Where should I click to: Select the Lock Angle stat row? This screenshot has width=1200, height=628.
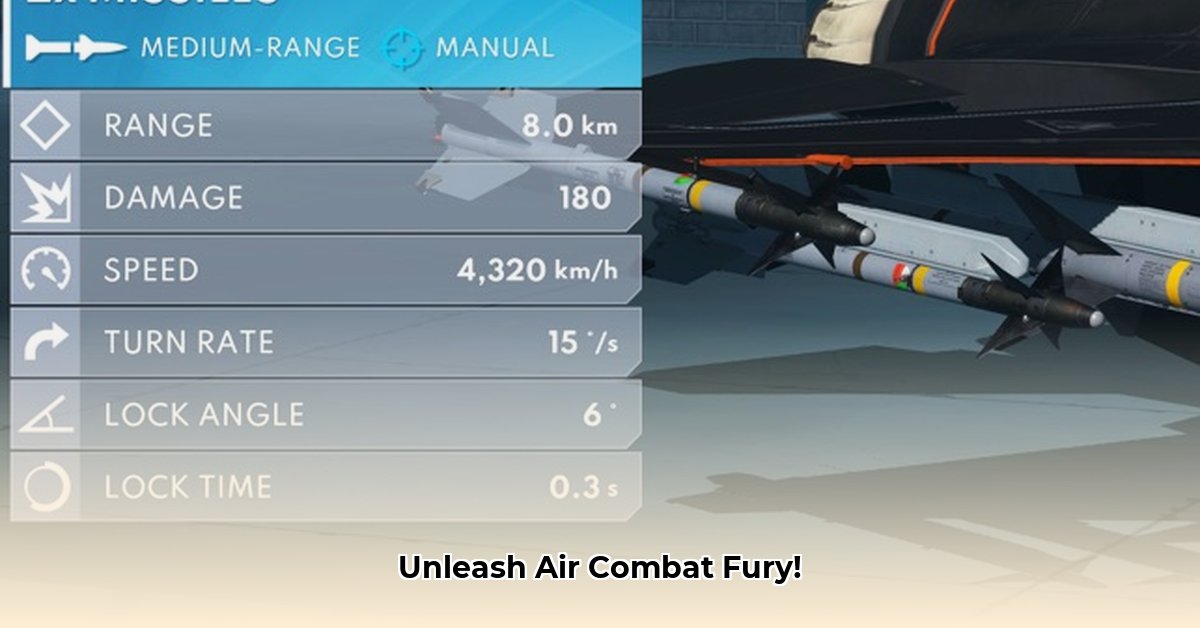[x=325, y=414]
